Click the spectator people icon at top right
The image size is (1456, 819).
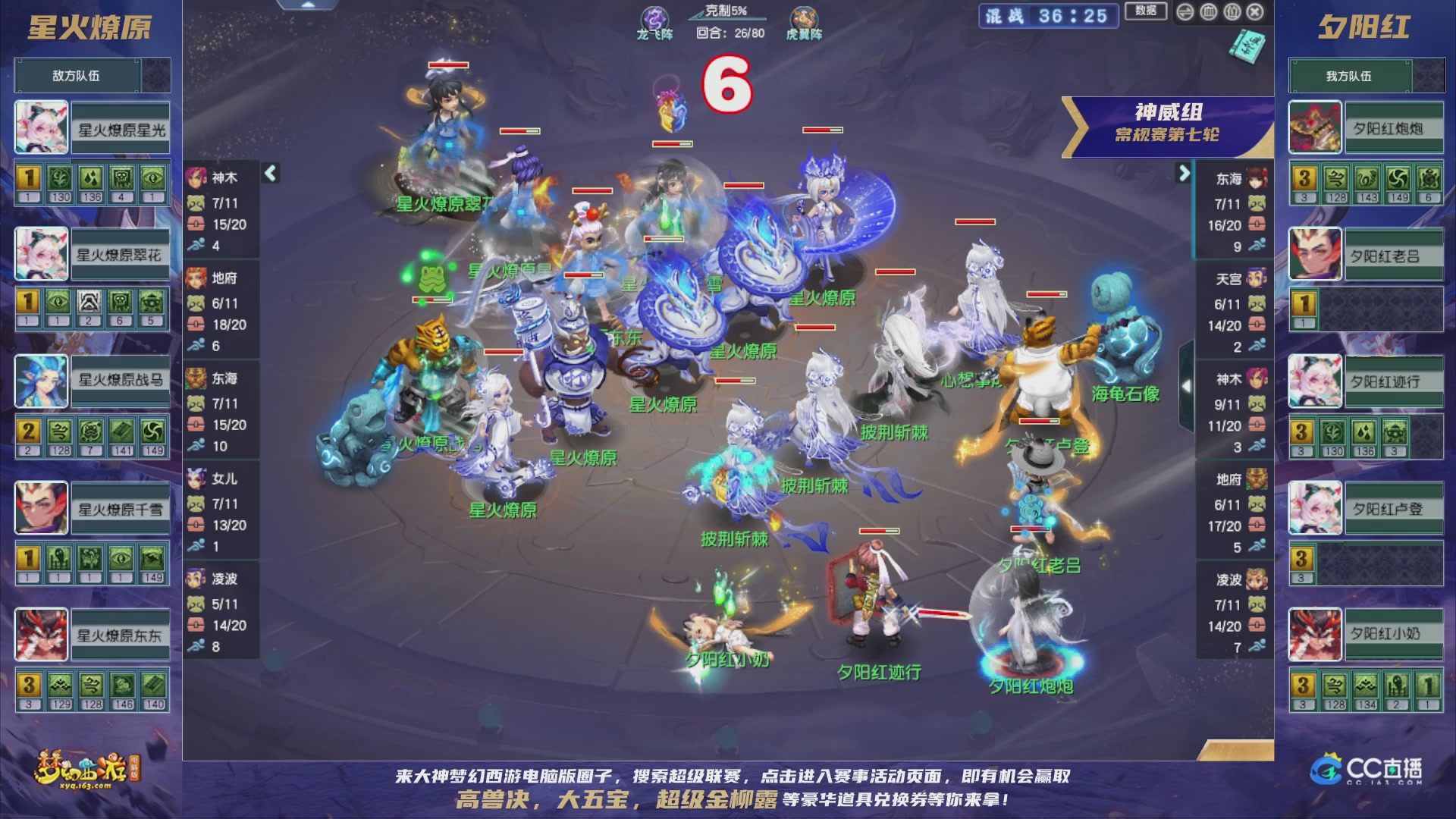tap(1232, 12)
